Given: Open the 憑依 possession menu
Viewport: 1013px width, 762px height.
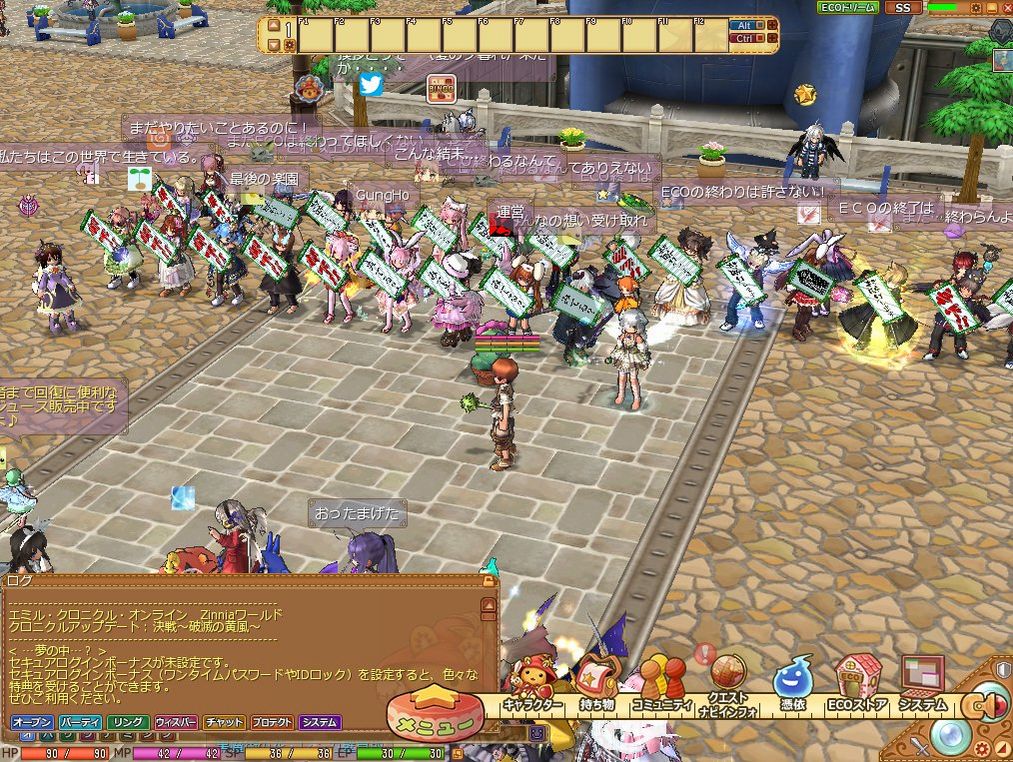Looking at the screenshot, I should (x=792, y=687).
